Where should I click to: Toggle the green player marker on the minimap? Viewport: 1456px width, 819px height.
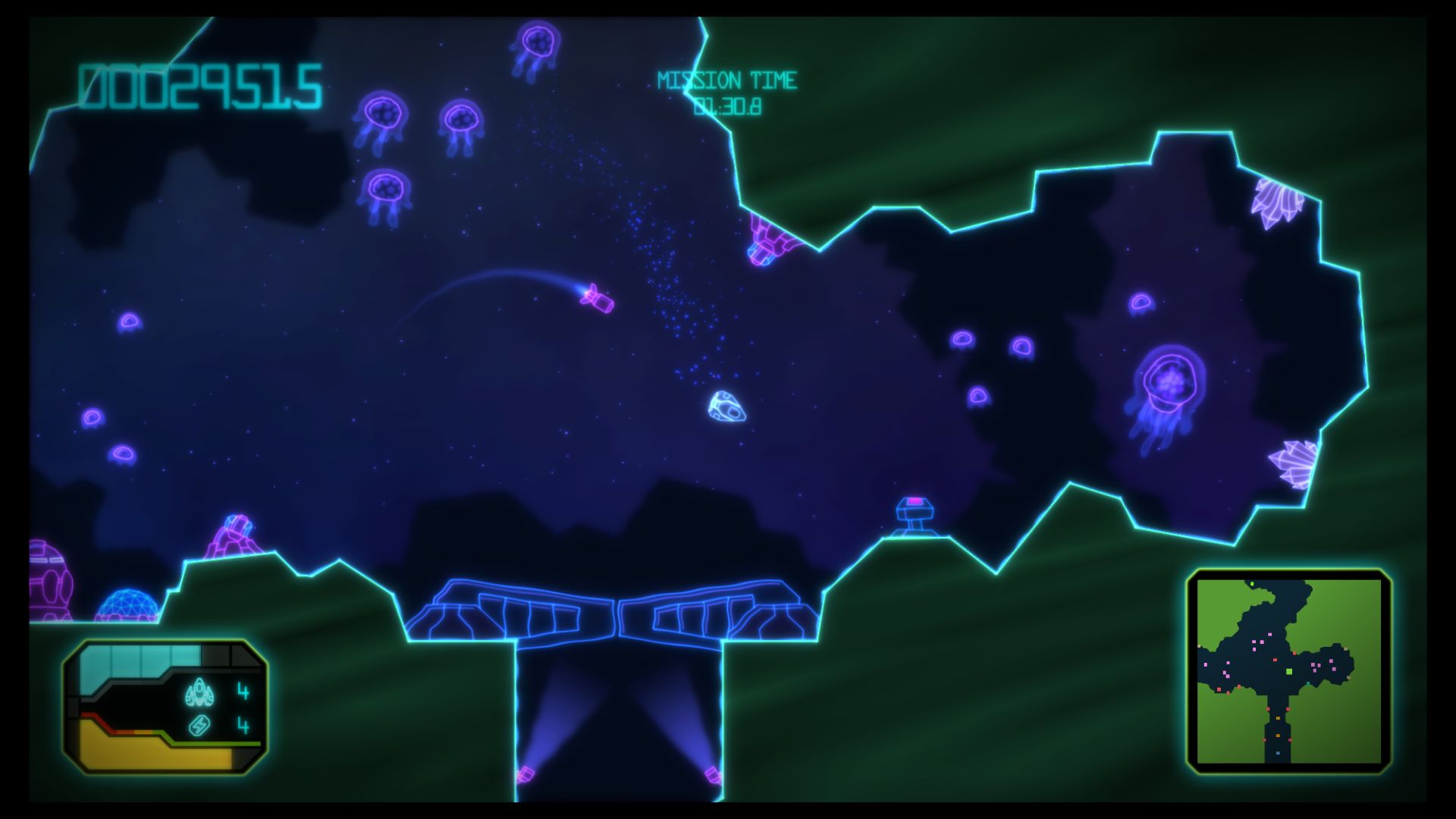1288,672
